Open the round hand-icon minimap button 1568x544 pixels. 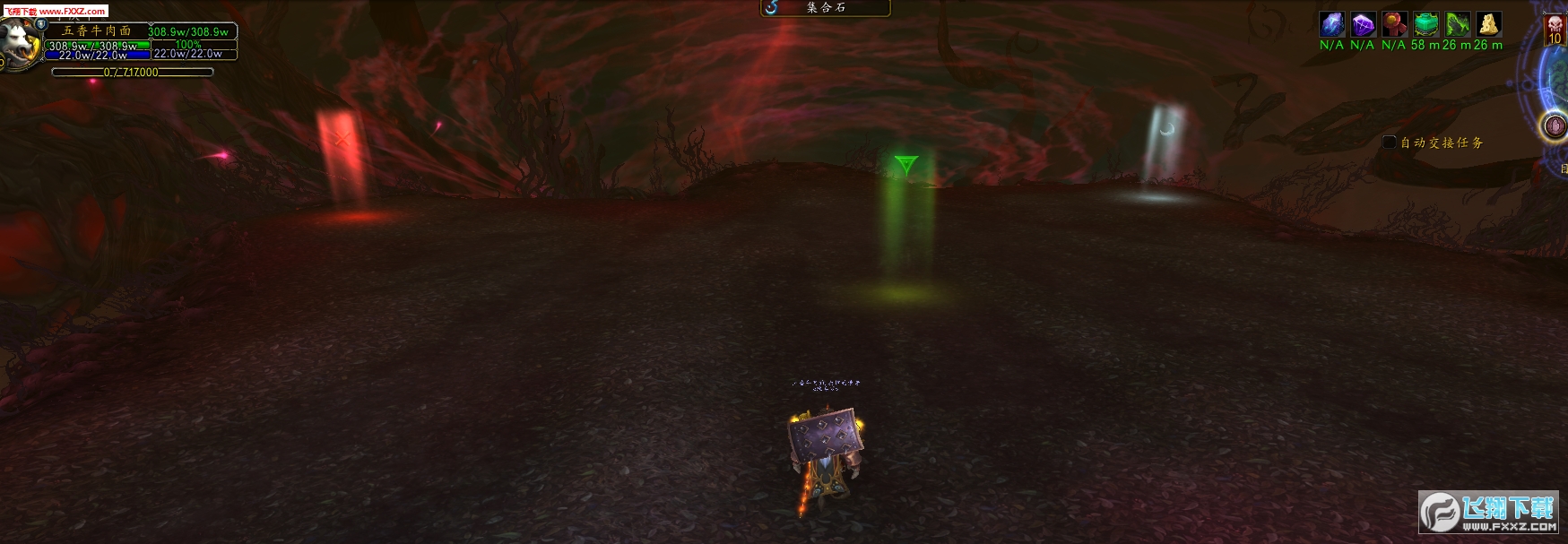pos(1555,126)
